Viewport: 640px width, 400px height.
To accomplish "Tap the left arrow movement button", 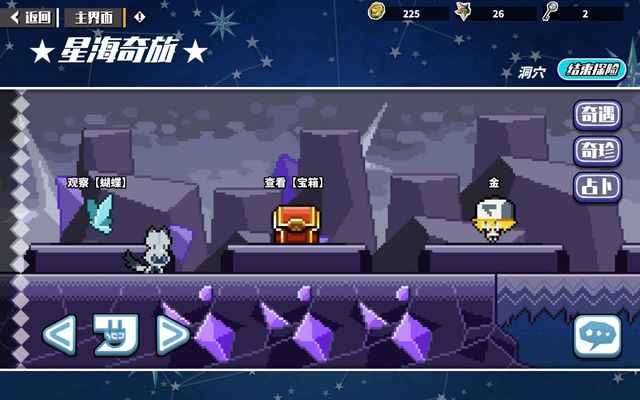I will click(x=59, y=335).
